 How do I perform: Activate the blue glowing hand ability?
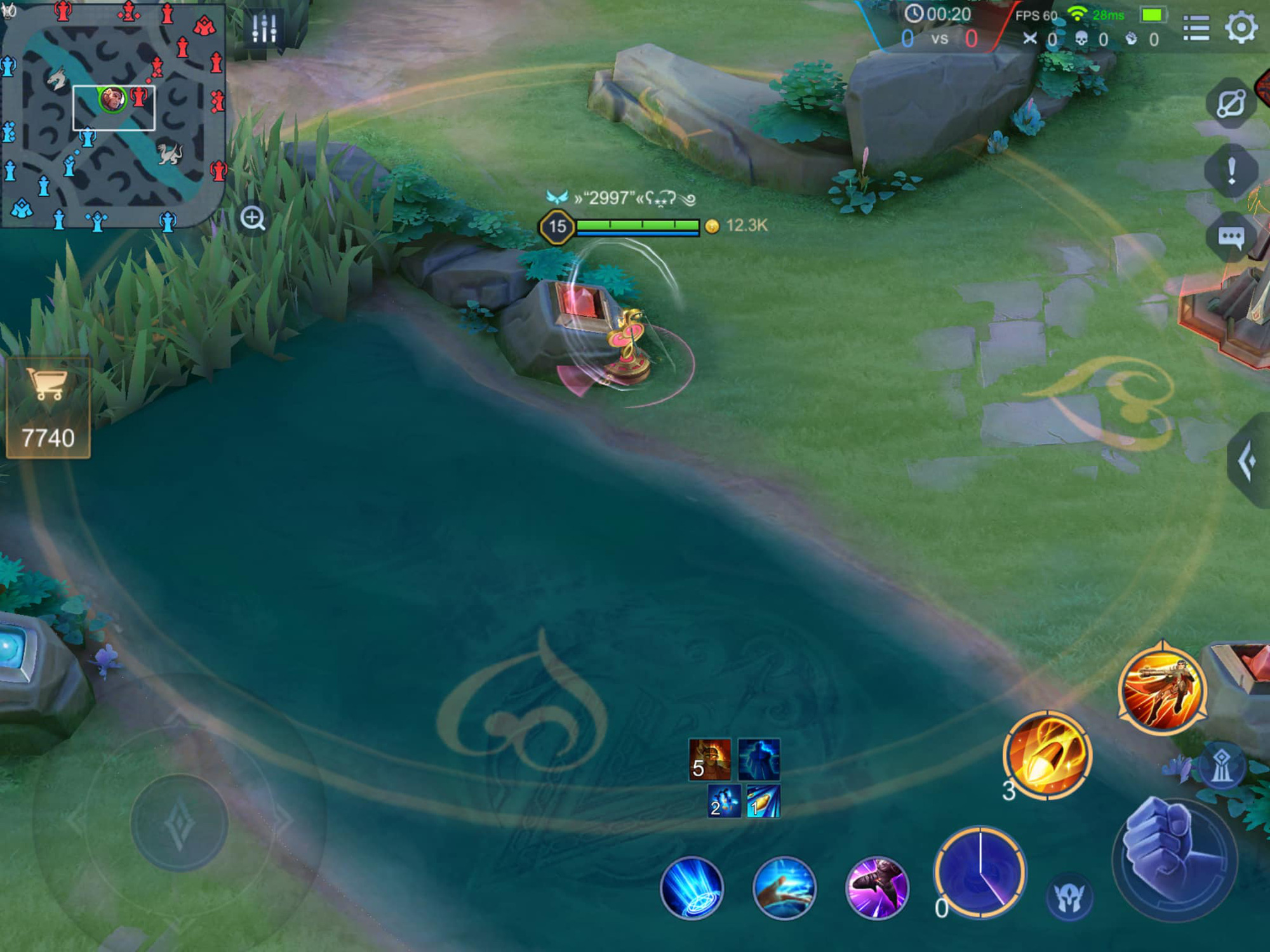784,888
